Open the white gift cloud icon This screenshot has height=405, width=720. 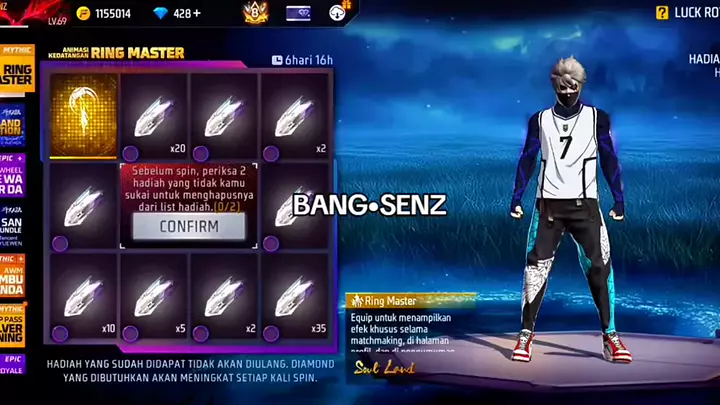[338, 13]
